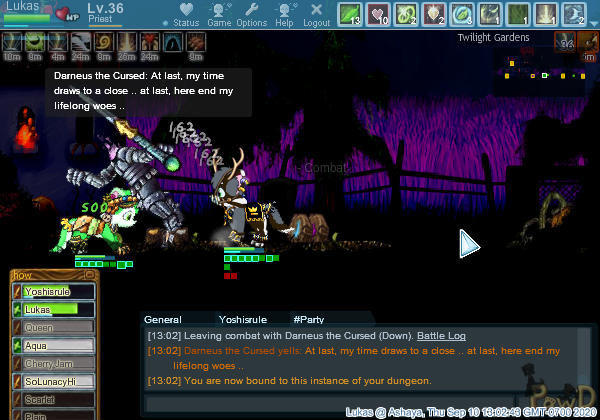The width and height of the screenshot is (600, 420).
Task: Open the Game menu
Action: [x=219, y=15]
